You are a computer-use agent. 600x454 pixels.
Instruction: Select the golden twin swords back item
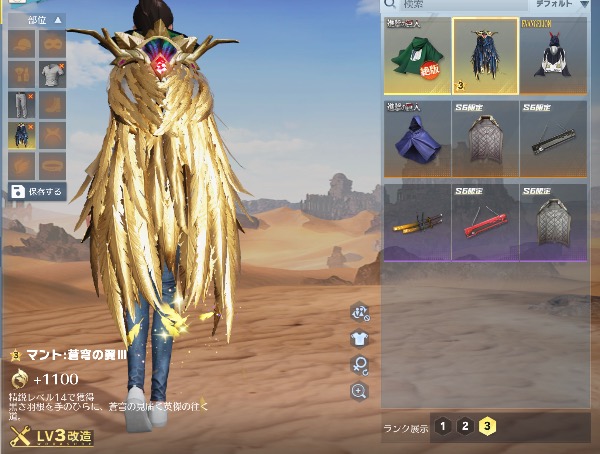coord(416,220)
